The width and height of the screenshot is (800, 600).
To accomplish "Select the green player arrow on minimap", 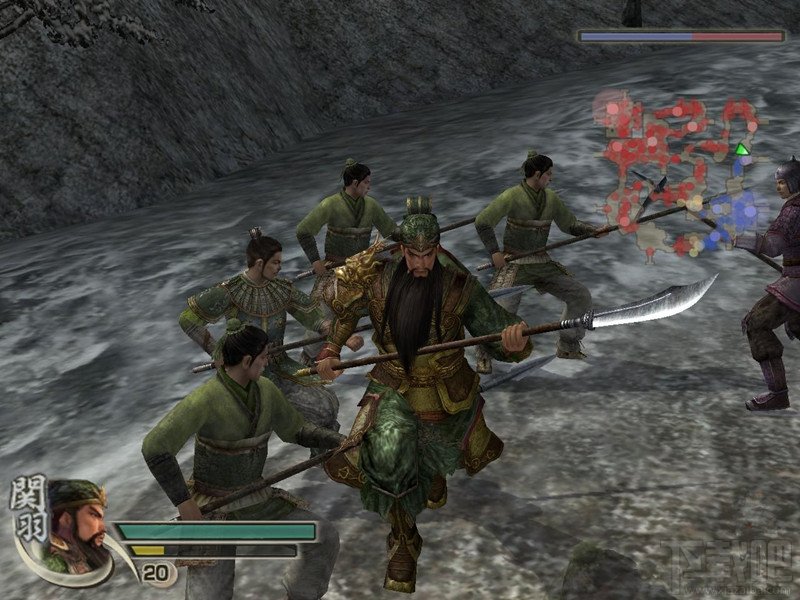I will (741, 150).
